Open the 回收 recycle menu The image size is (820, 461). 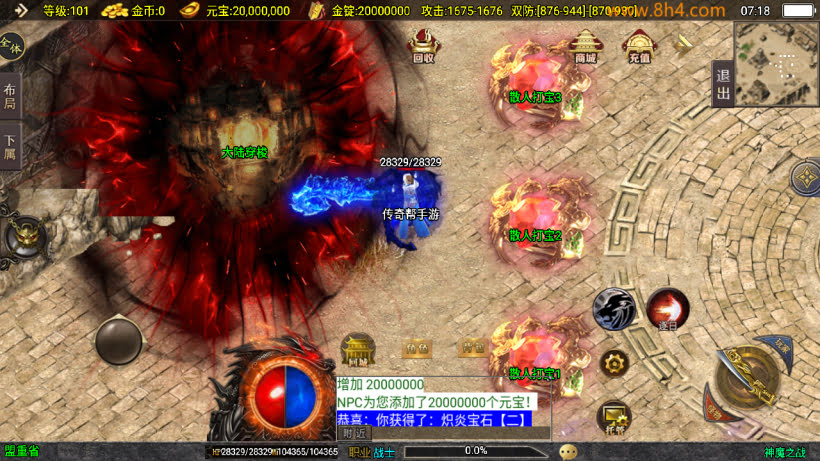[423, 46]
